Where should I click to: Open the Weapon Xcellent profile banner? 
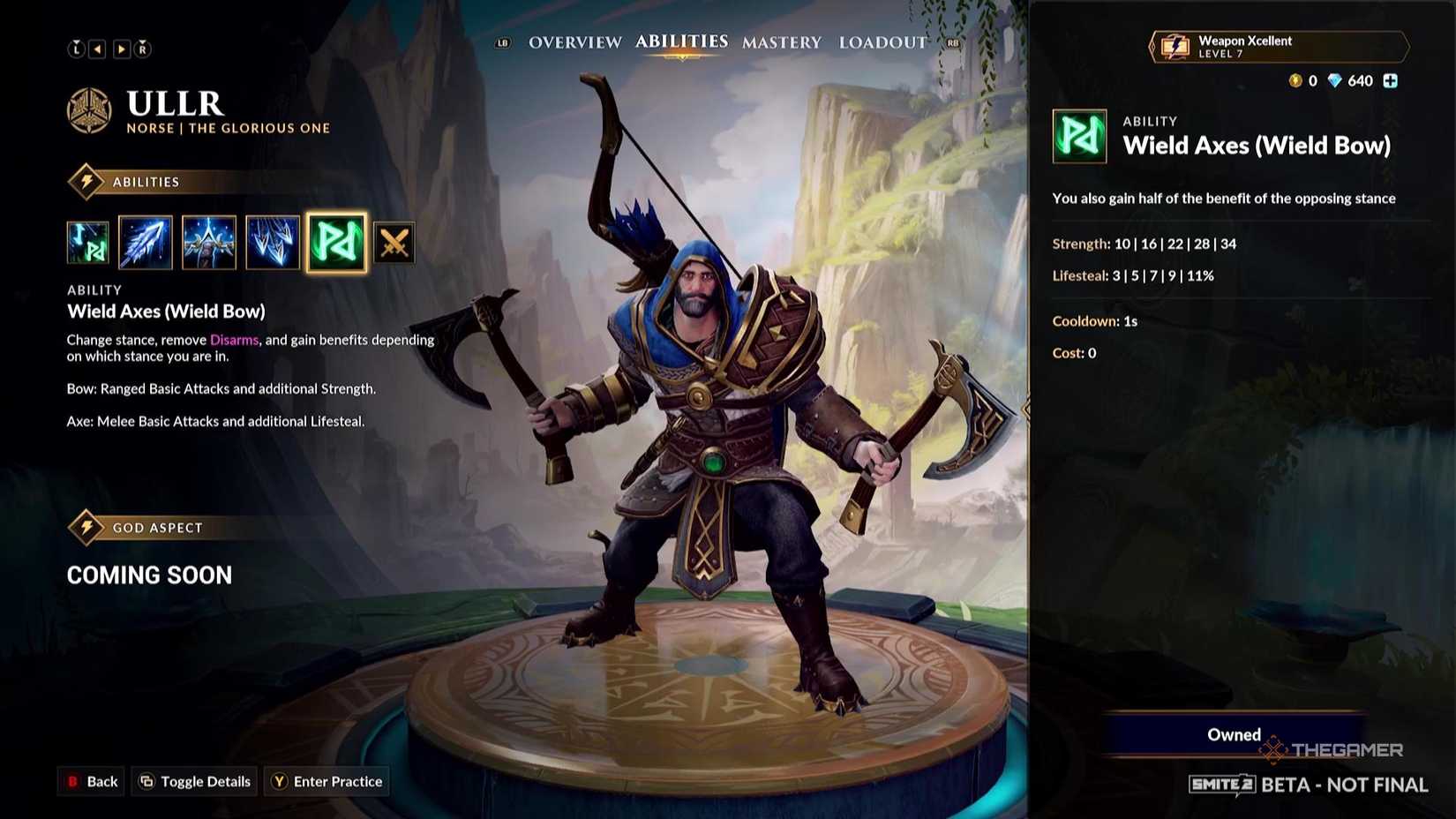(x=1277, y=46)
